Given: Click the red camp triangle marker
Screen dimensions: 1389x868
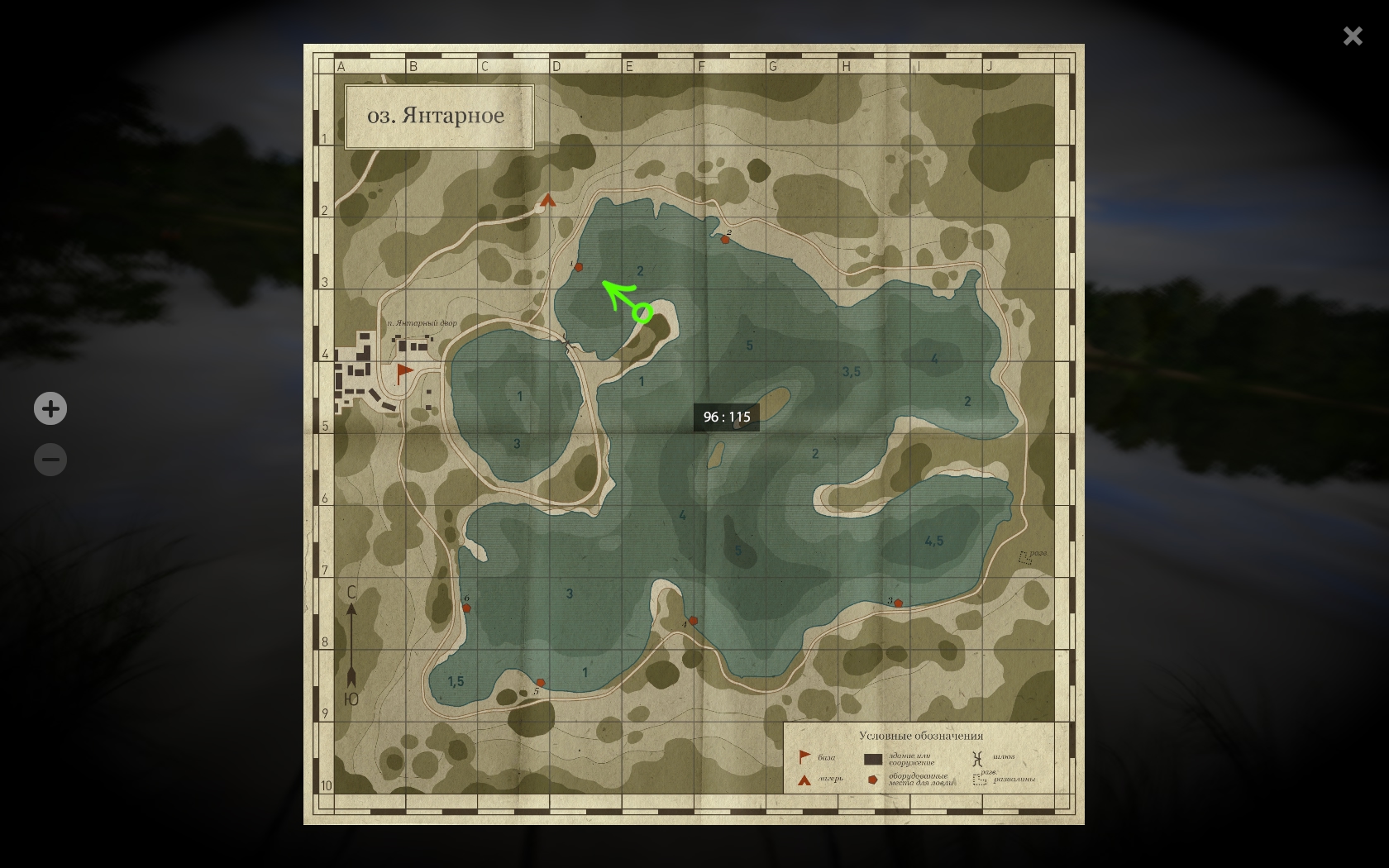Looking at the screenshot, I should [x=548, y=200].
